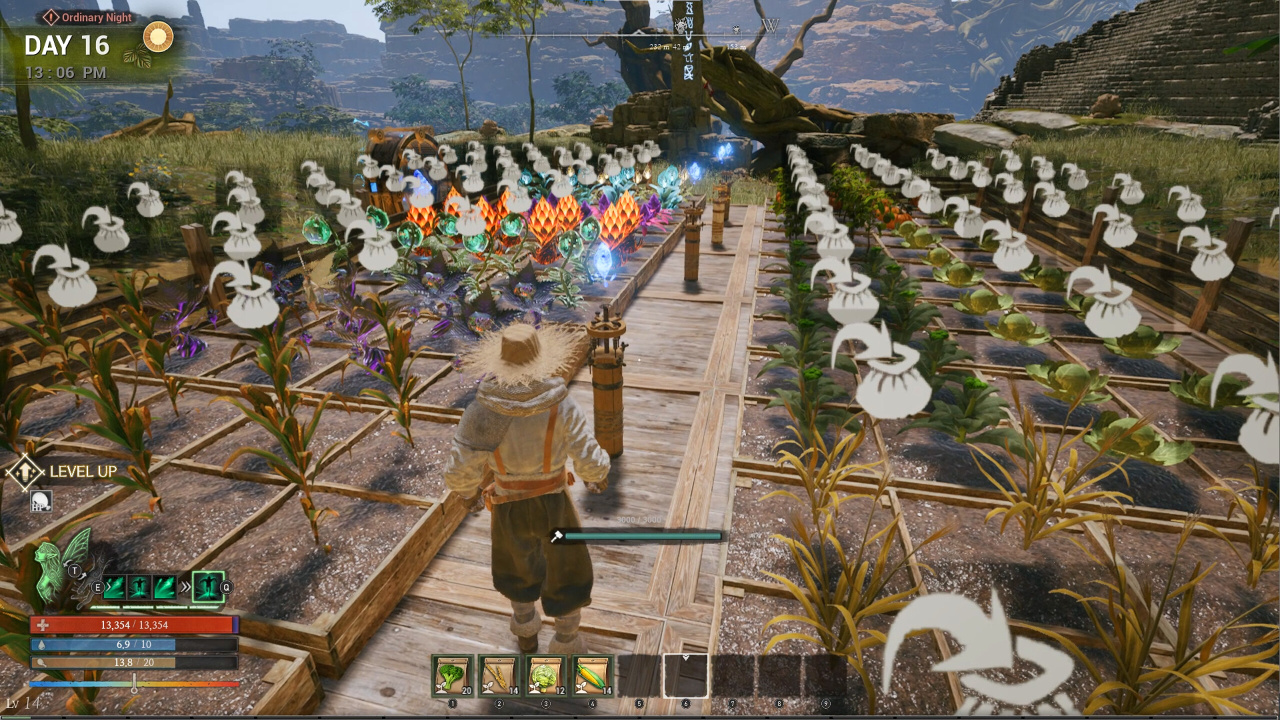Click the HP buff status icon
This screenshot has height=720, width=1280.
(x=41, y=500)
